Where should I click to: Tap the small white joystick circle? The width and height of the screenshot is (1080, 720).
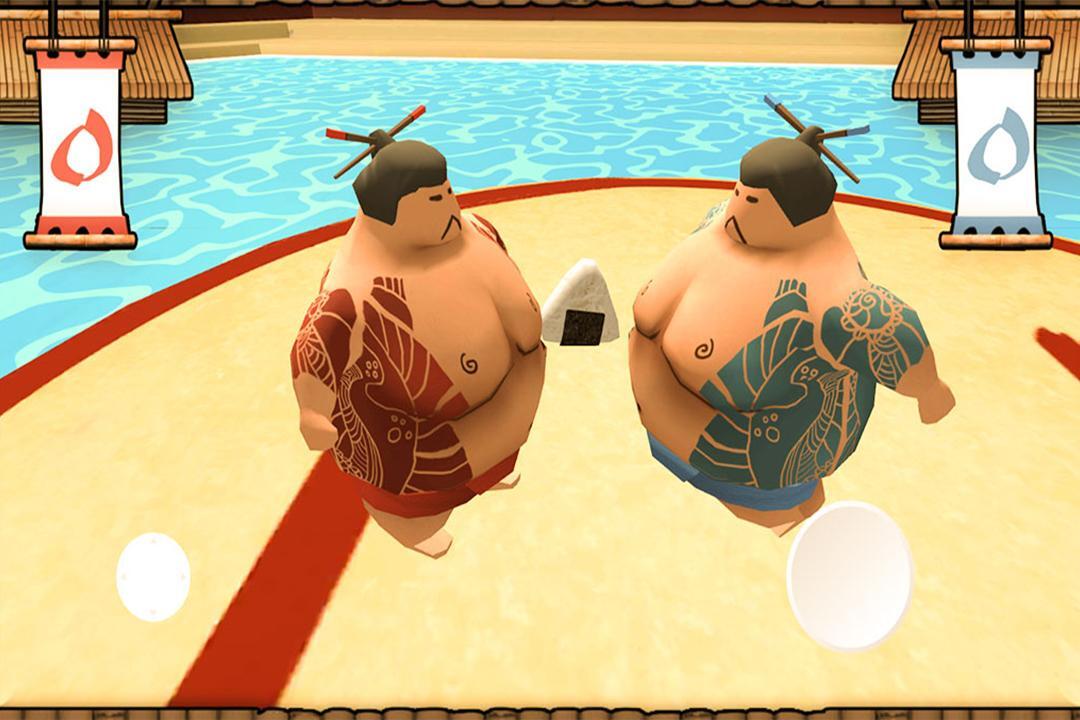click(153, 576)
